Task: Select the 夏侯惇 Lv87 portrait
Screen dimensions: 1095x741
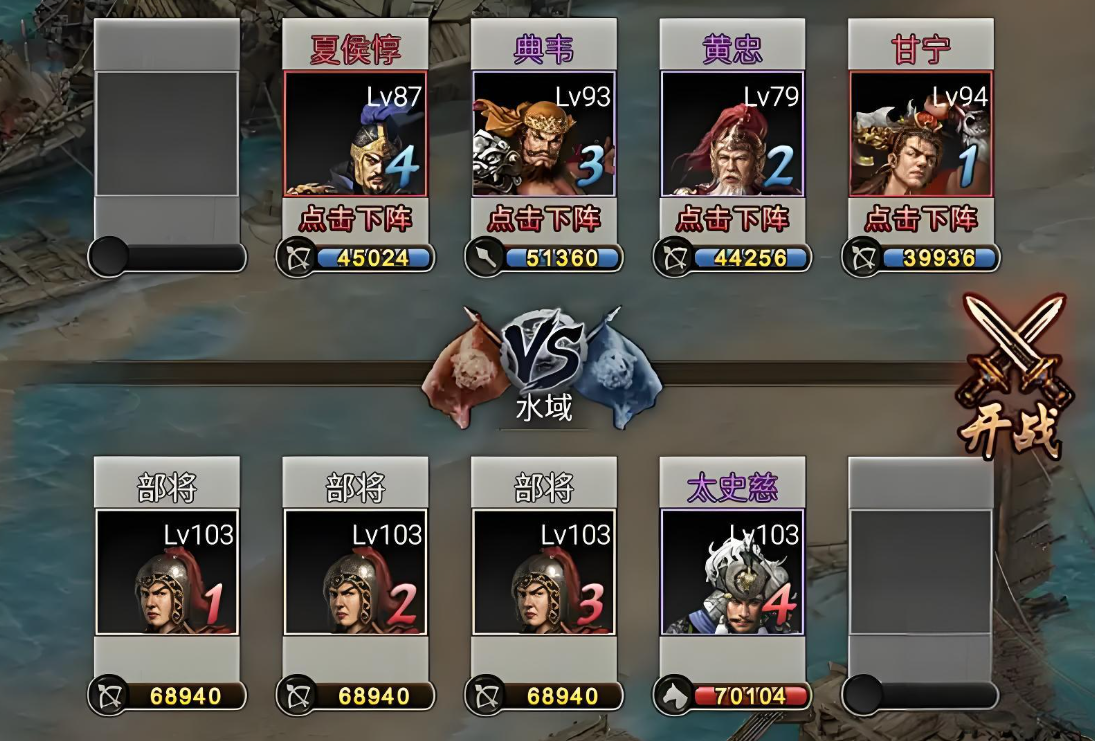Action: [356, 133]
